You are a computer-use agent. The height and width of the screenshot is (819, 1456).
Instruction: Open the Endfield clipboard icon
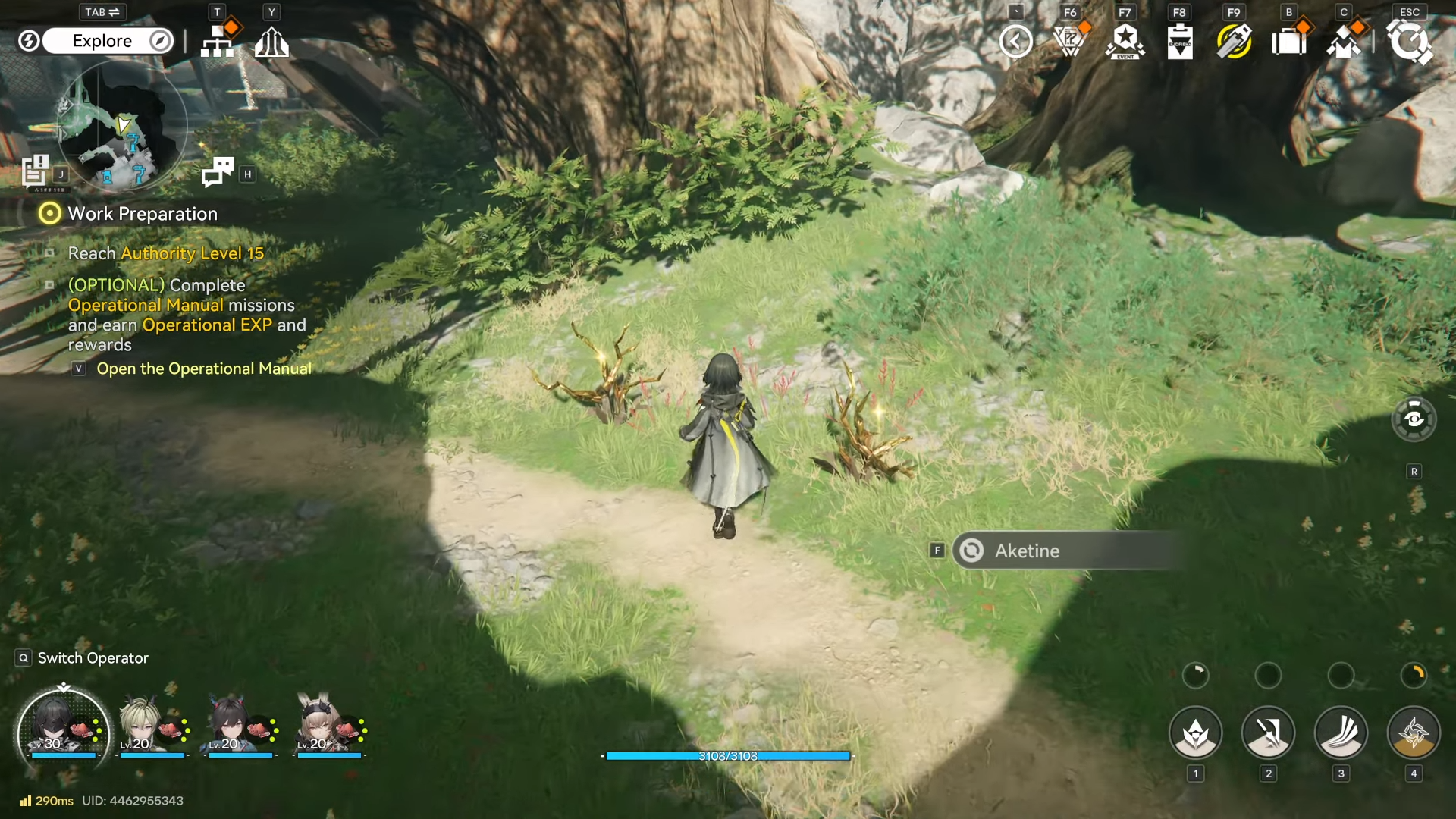(1180, 42)
